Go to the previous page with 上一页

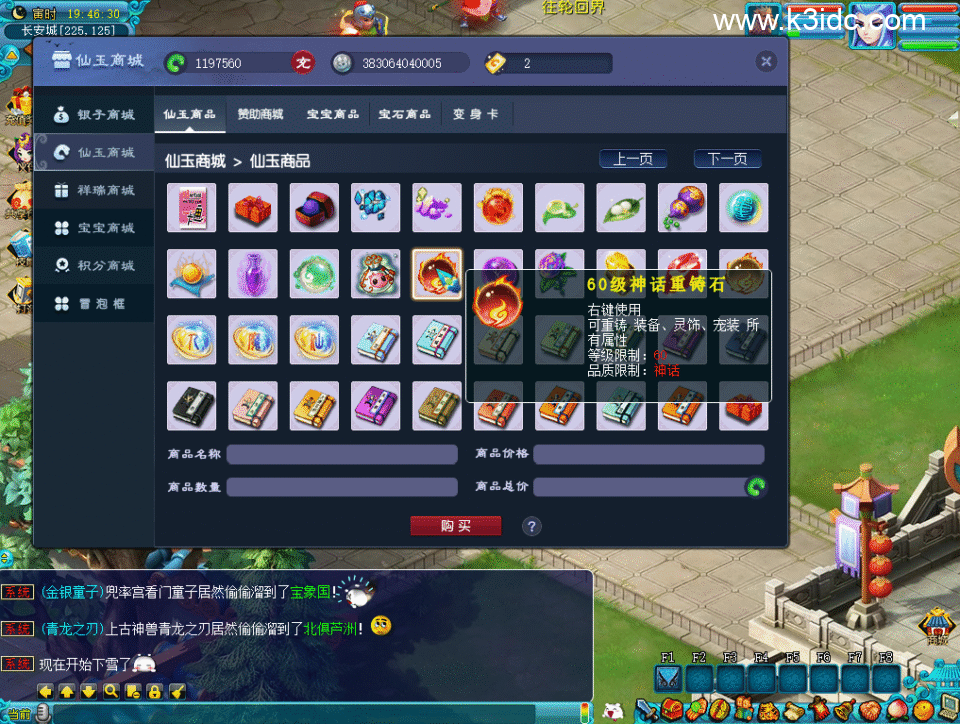click(633, 159)
